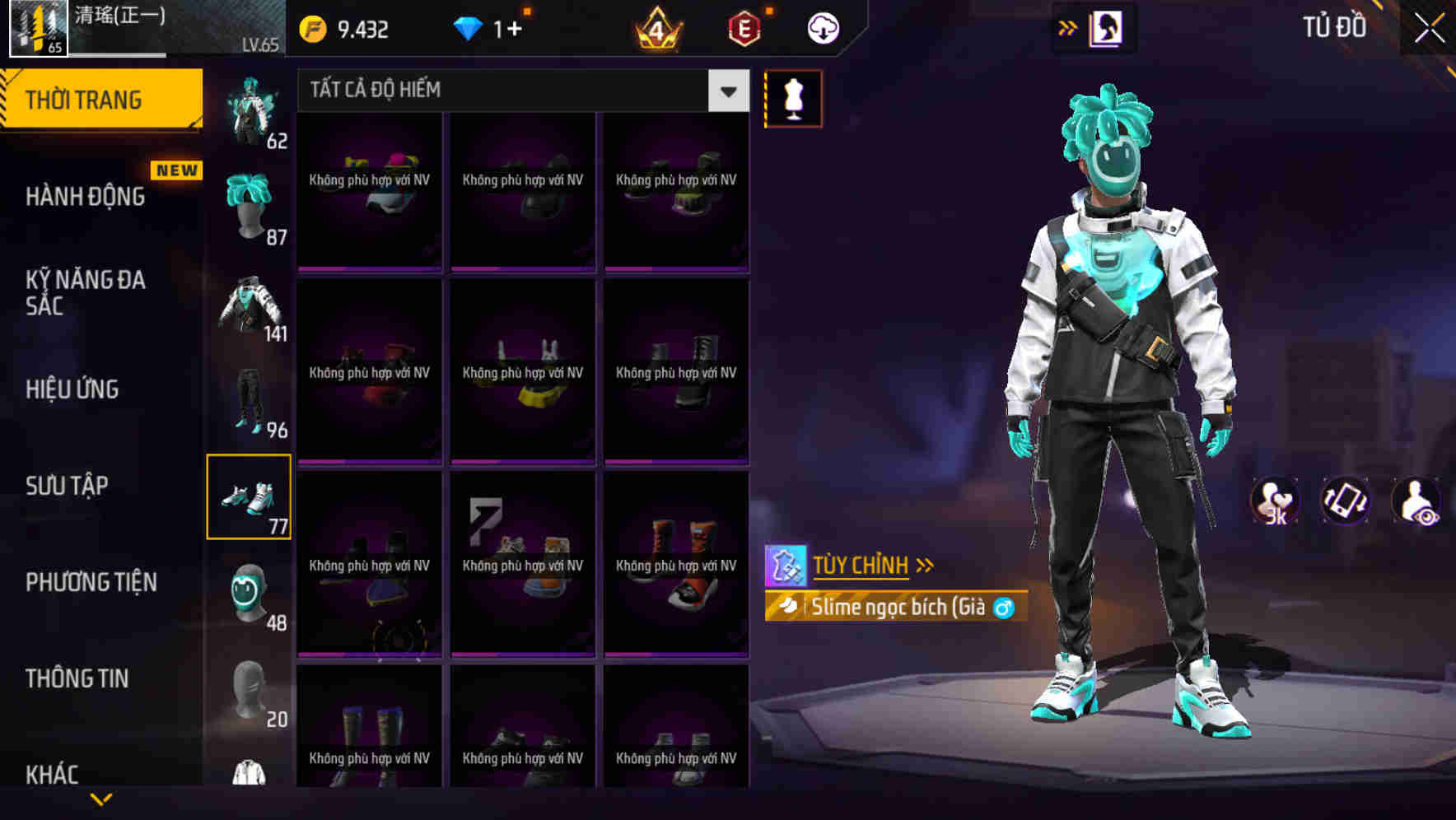This screenshot has width=1456, height=820.
Task: Click the TÙY CHỈNH customization link
Action: [x=861, y=565]
